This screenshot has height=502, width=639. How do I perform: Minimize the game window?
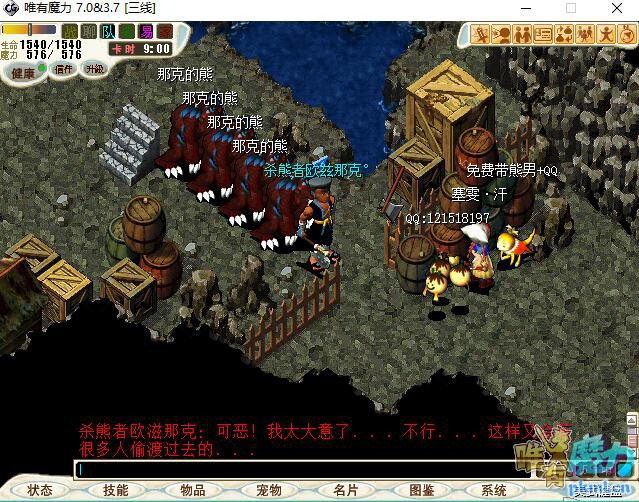(x=524, y=8)
